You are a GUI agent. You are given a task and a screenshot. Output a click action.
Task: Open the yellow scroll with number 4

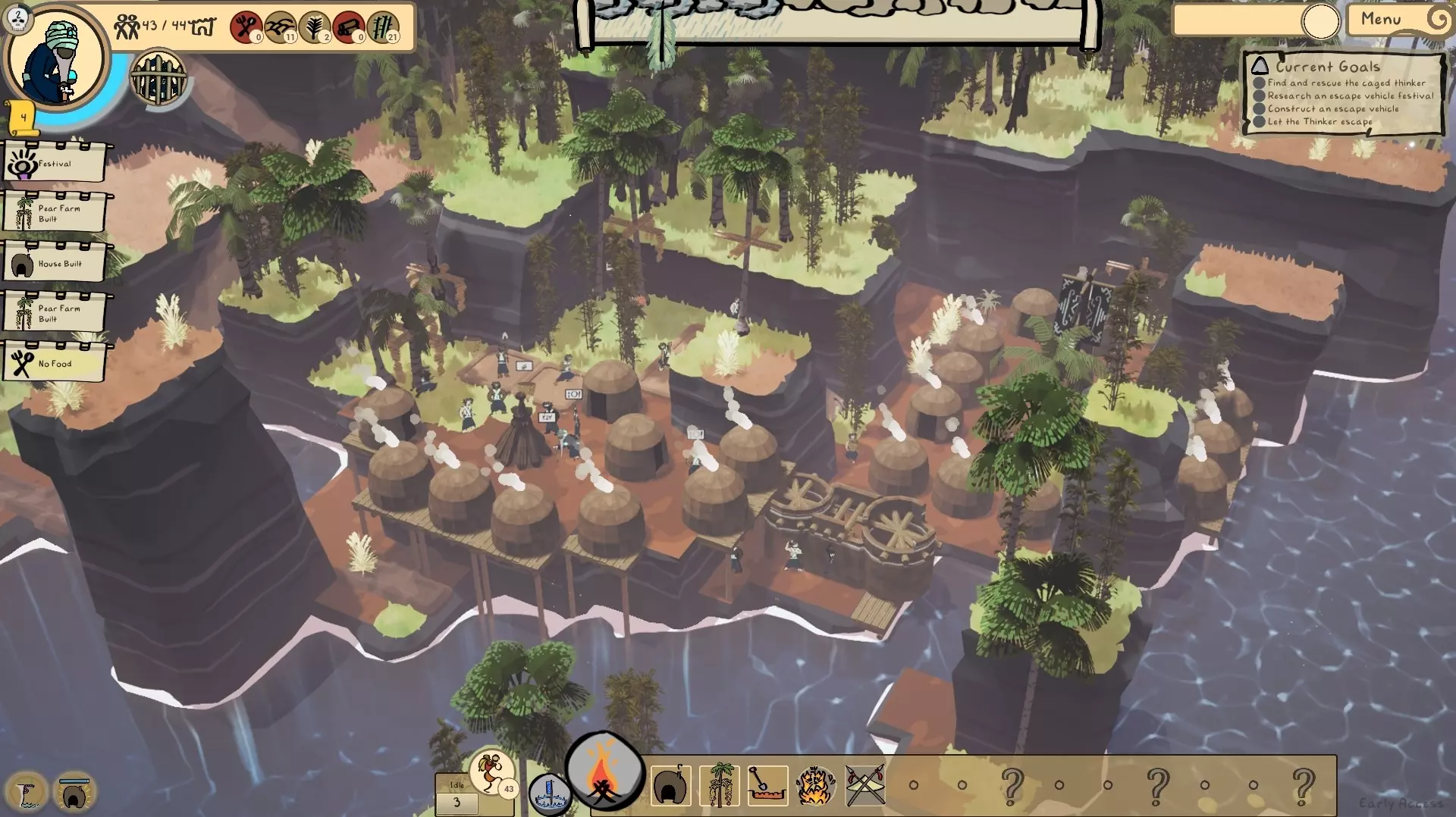coord(23,118)
